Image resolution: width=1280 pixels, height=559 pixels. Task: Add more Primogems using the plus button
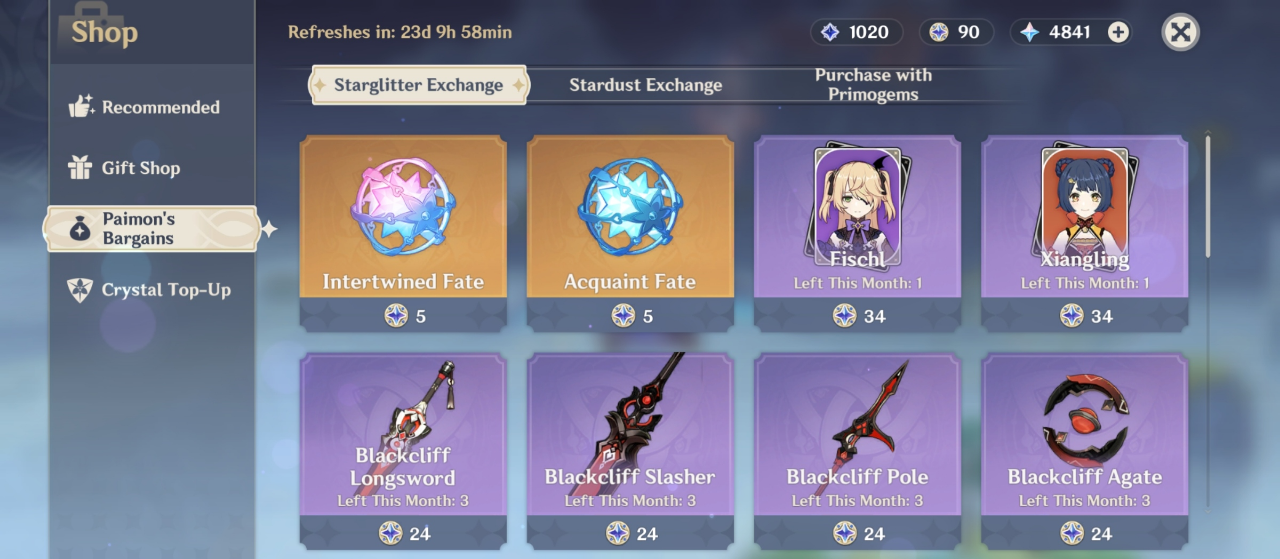click(x=1118, y=32)
